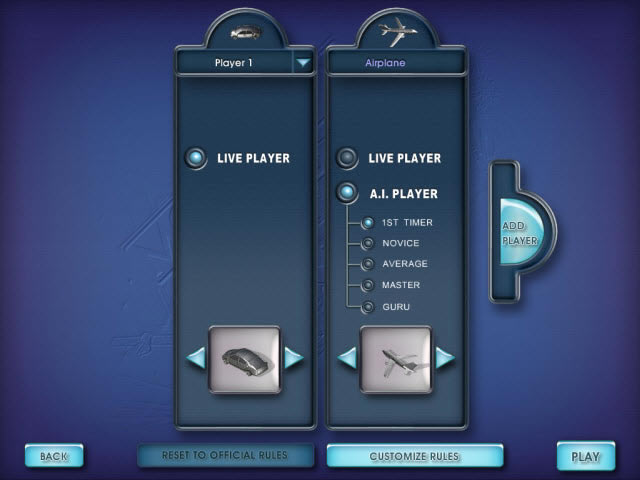The height and width of the screenshot is (480, 640).
Task: Select the car token thumbnail
Action: [244, 358]
